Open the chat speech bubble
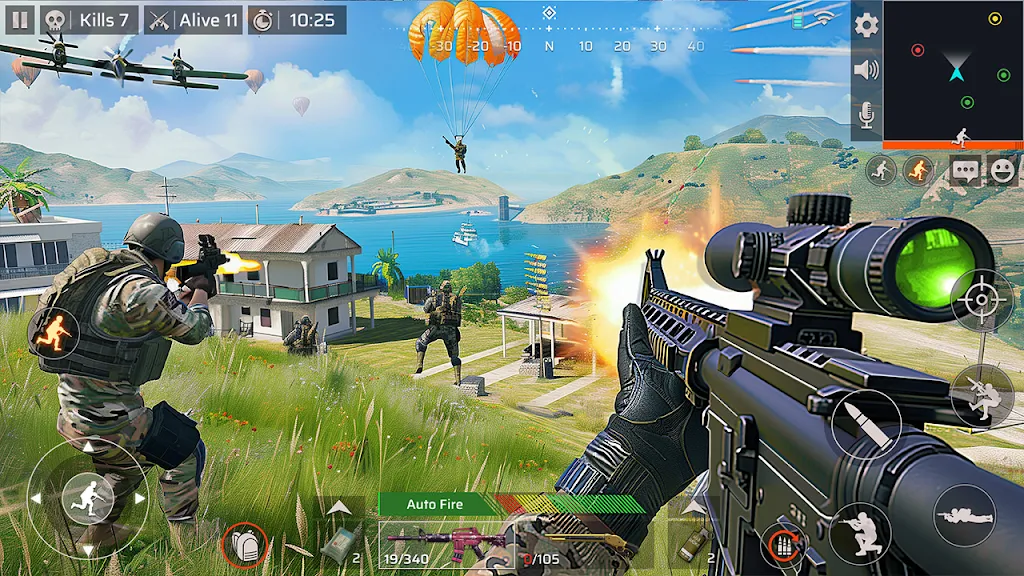 [966, 171]
